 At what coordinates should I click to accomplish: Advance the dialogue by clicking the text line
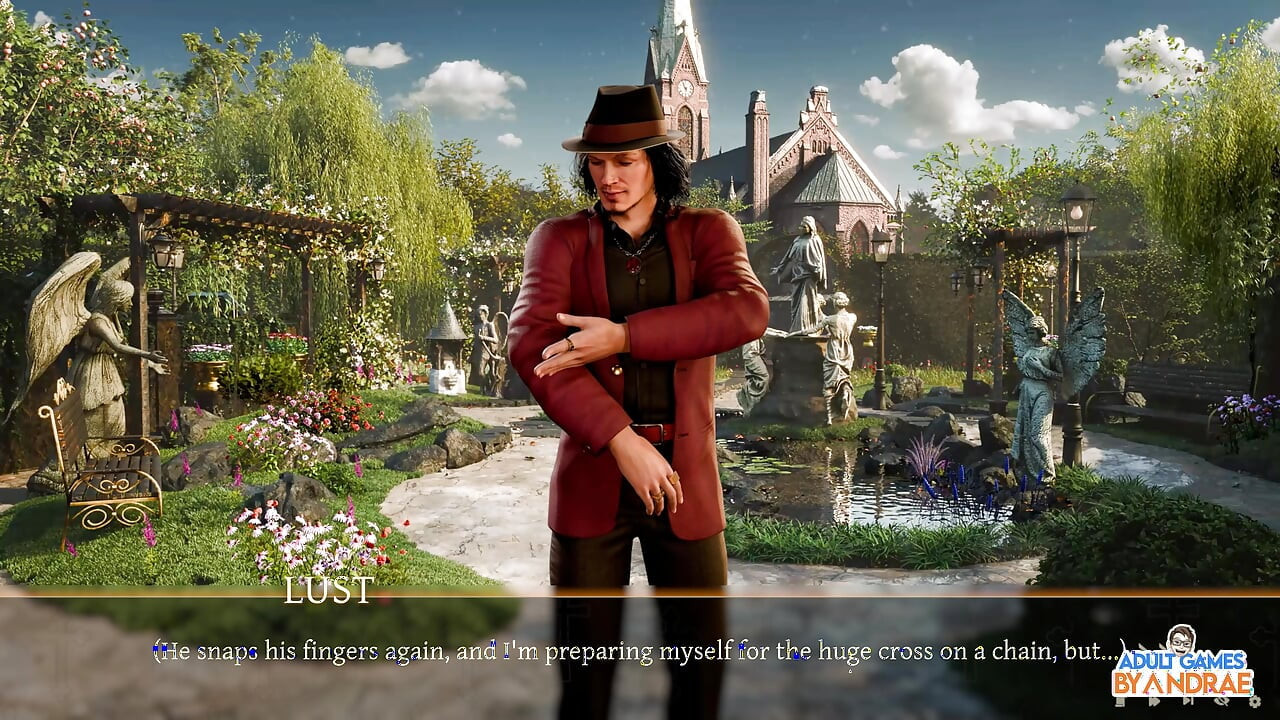pos(640,652)
